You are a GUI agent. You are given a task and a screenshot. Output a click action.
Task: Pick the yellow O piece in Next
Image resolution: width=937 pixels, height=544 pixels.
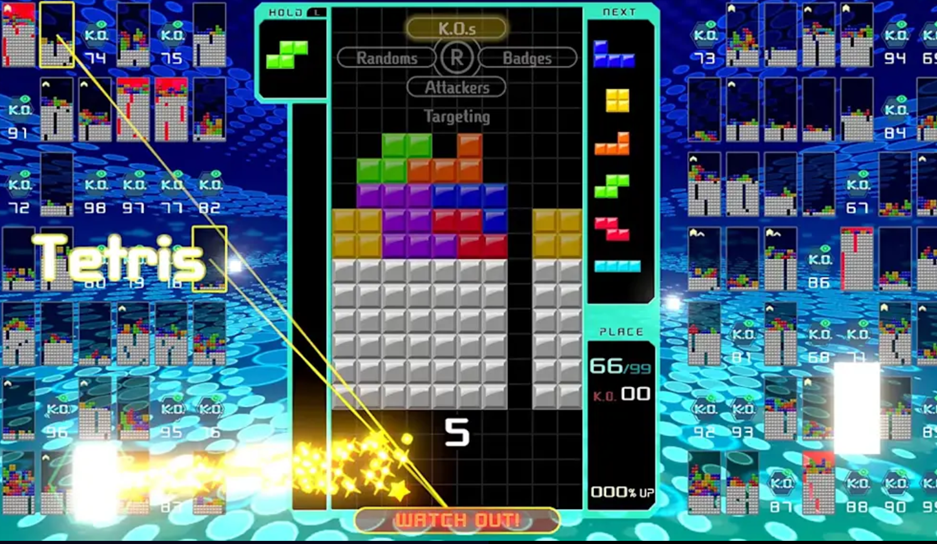[x=617, y=100]
